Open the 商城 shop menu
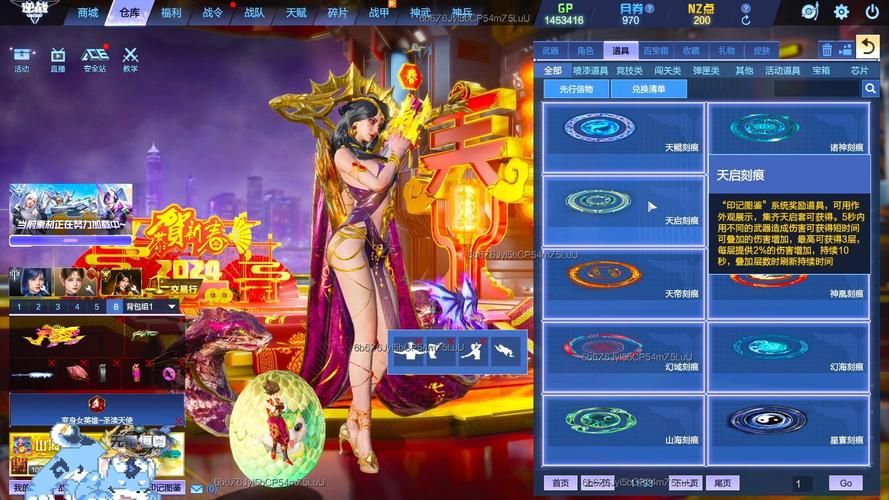Screen dimensions: 889x500 click(x=88, y=13)
